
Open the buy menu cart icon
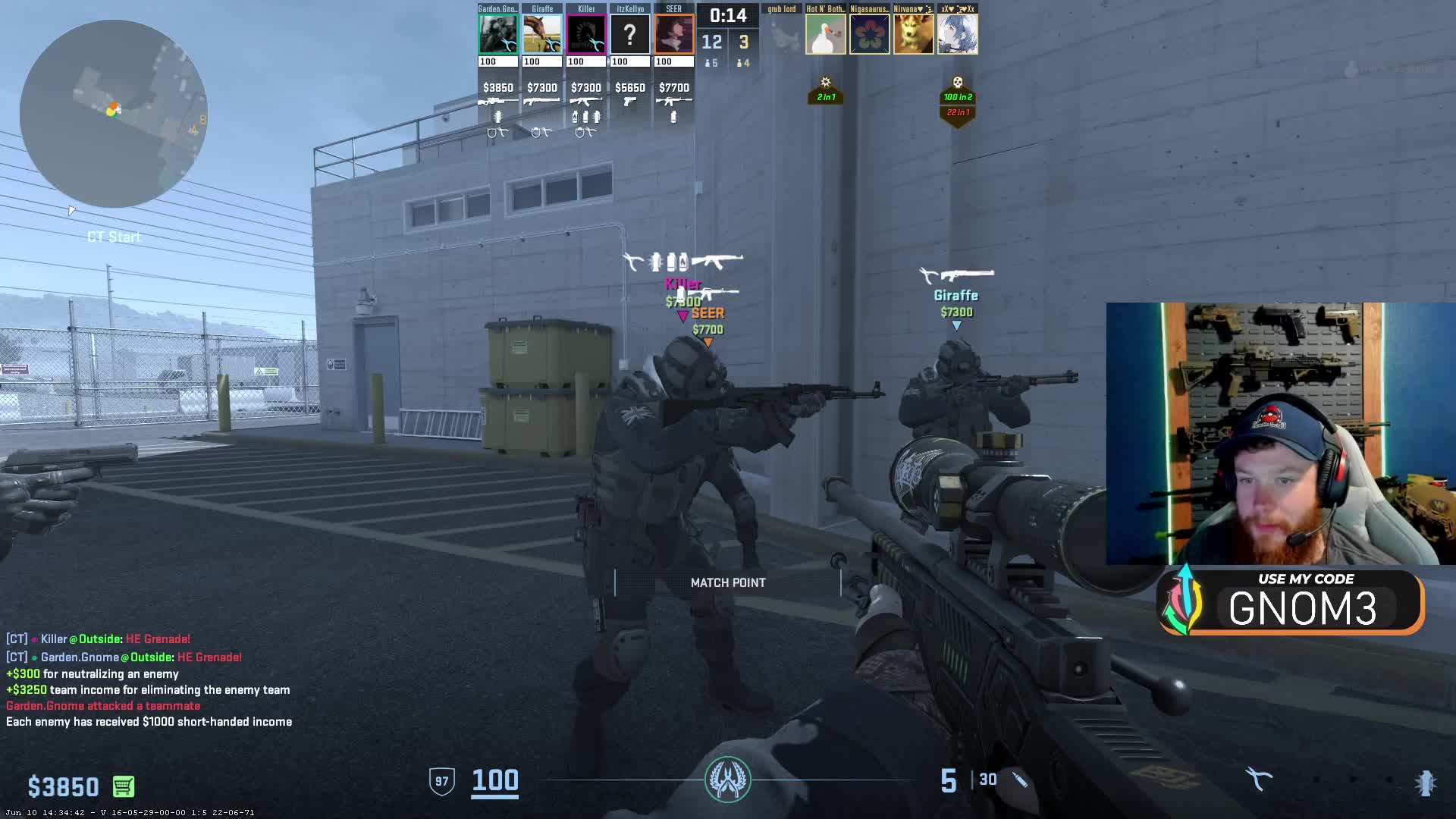tap(124, 786)
